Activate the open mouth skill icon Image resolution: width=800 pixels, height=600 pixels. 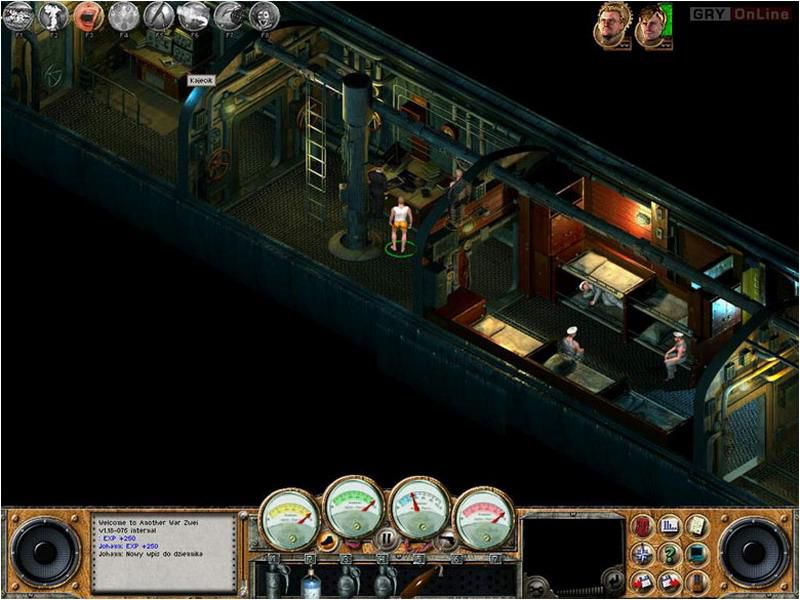click(89, 16)
